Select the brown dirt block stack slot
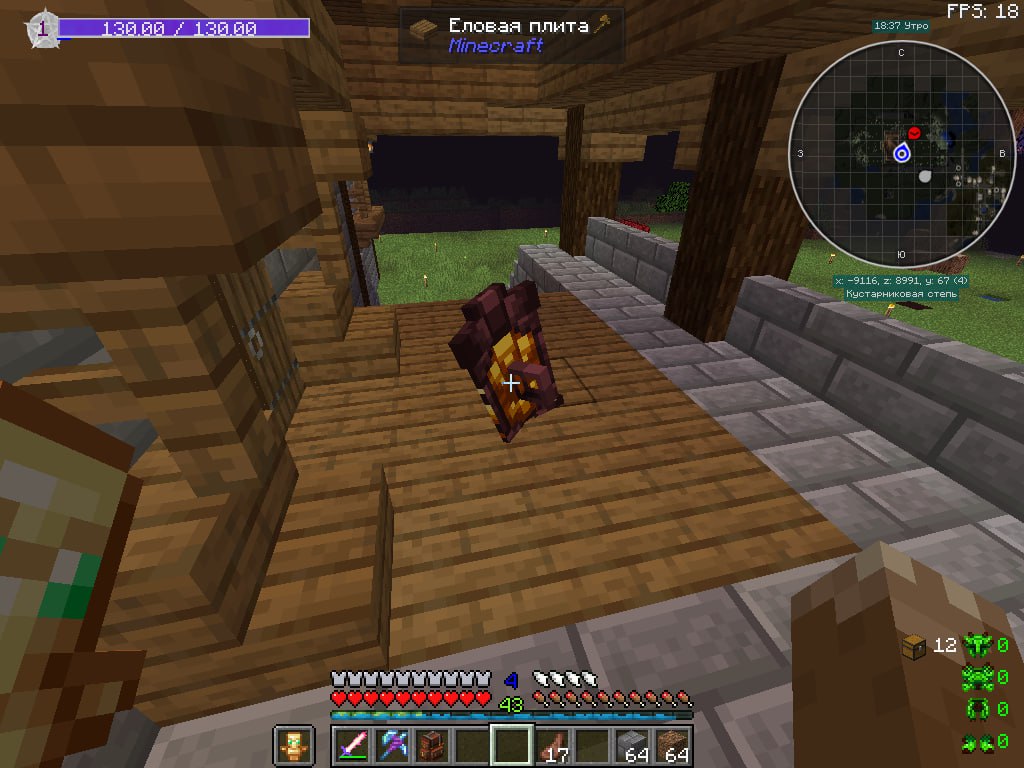The image size is (1024, 768). 671,746
